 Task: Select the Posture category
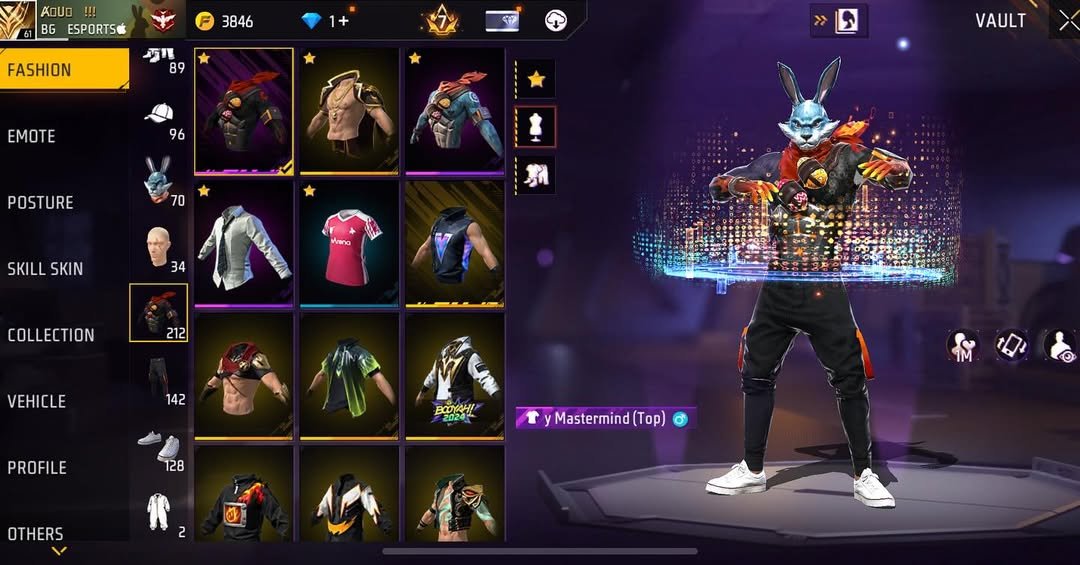click(x=41, y=202)
